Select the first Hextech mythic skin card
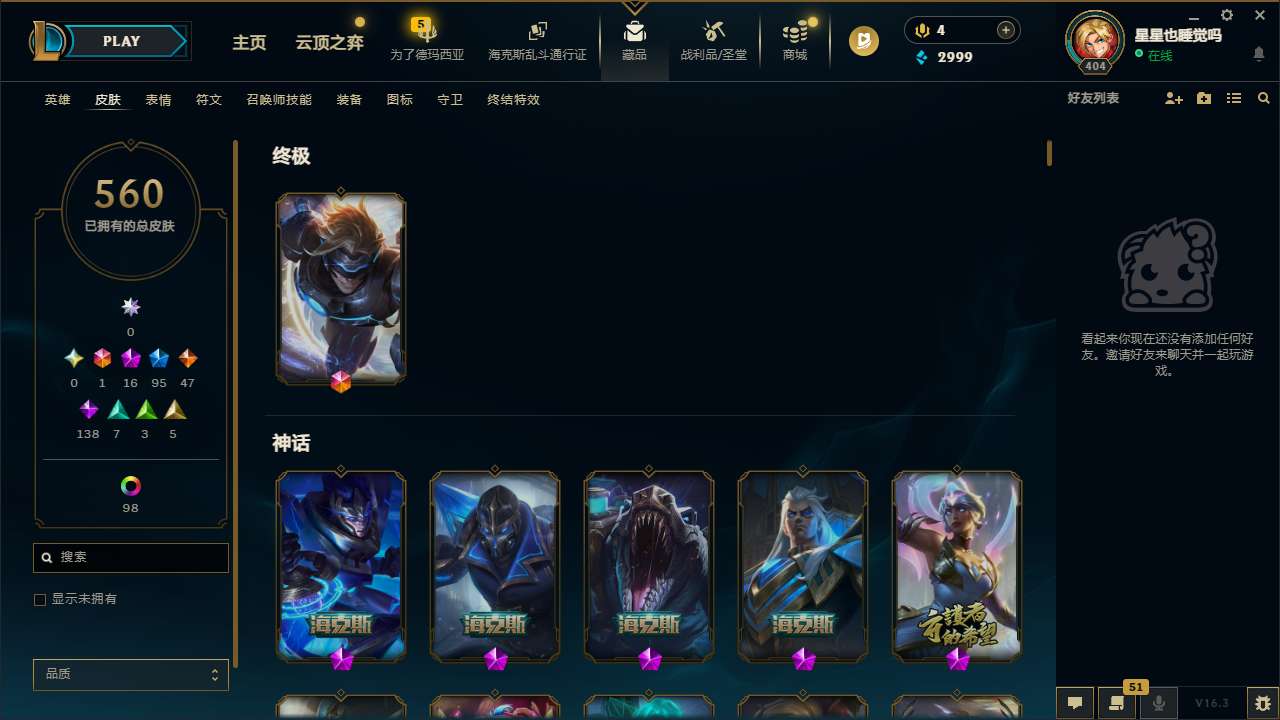 [340, 565]
